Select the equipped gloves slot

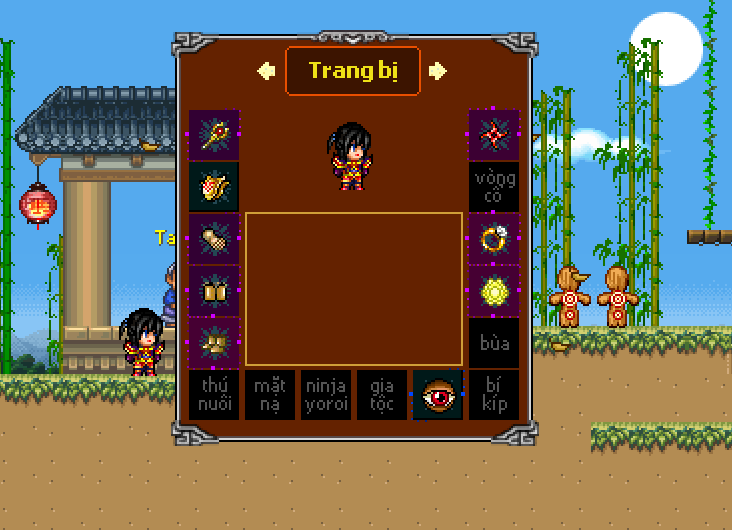click(214, 239)
